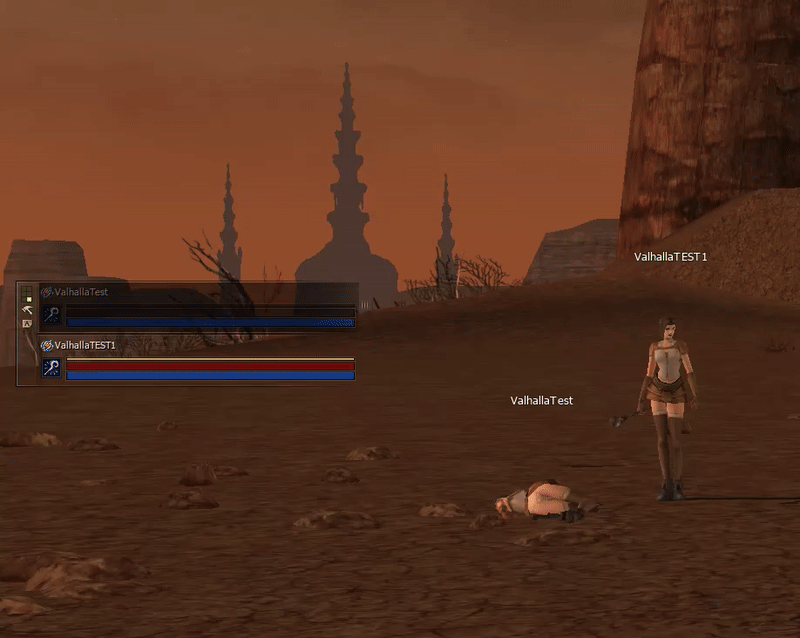This screenshot has height=638, width=800.
Task: Click the small letter icon below pickaxe
Action: [27, 324]
